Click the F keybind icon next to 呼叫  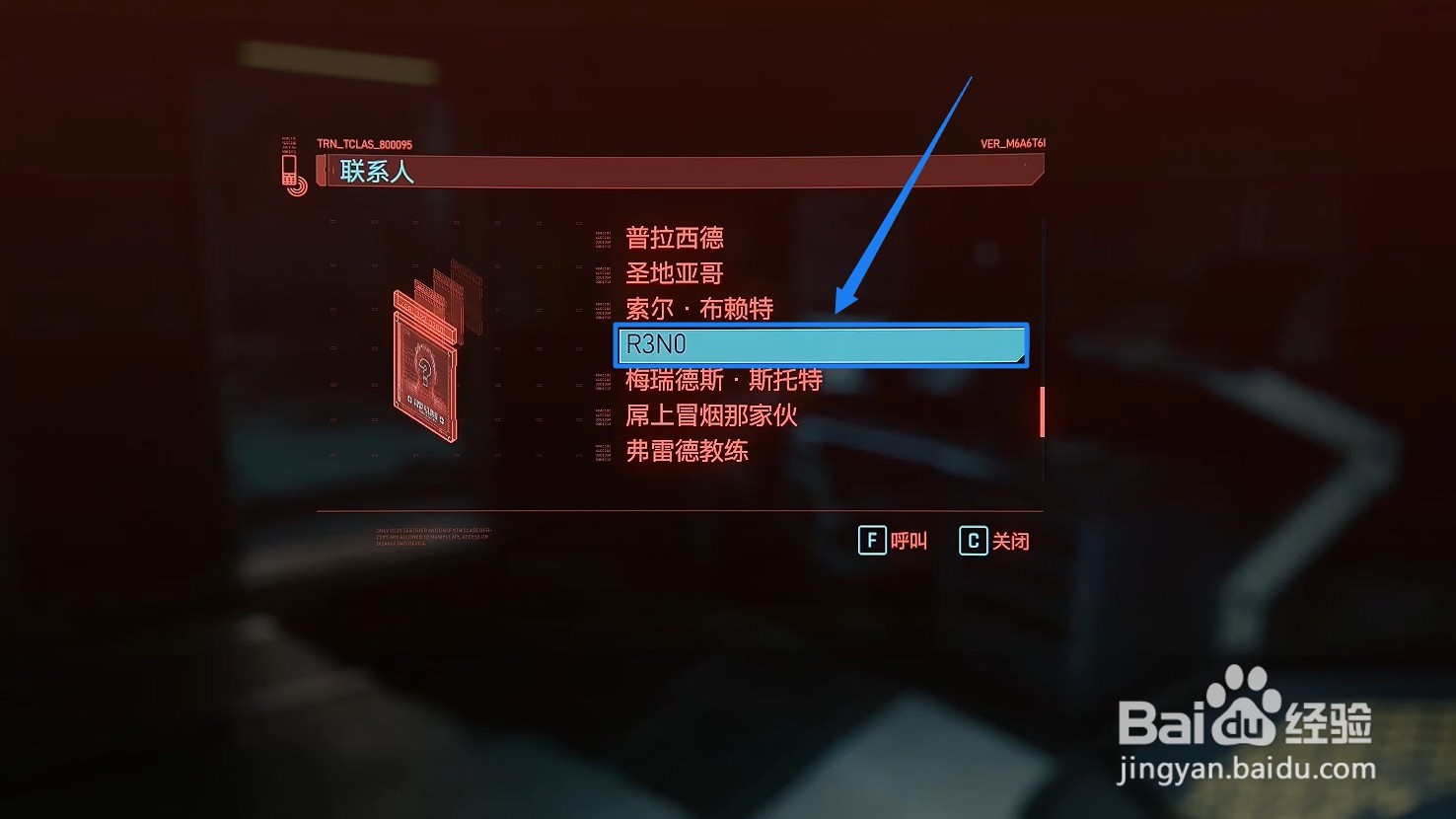(871, 541)
